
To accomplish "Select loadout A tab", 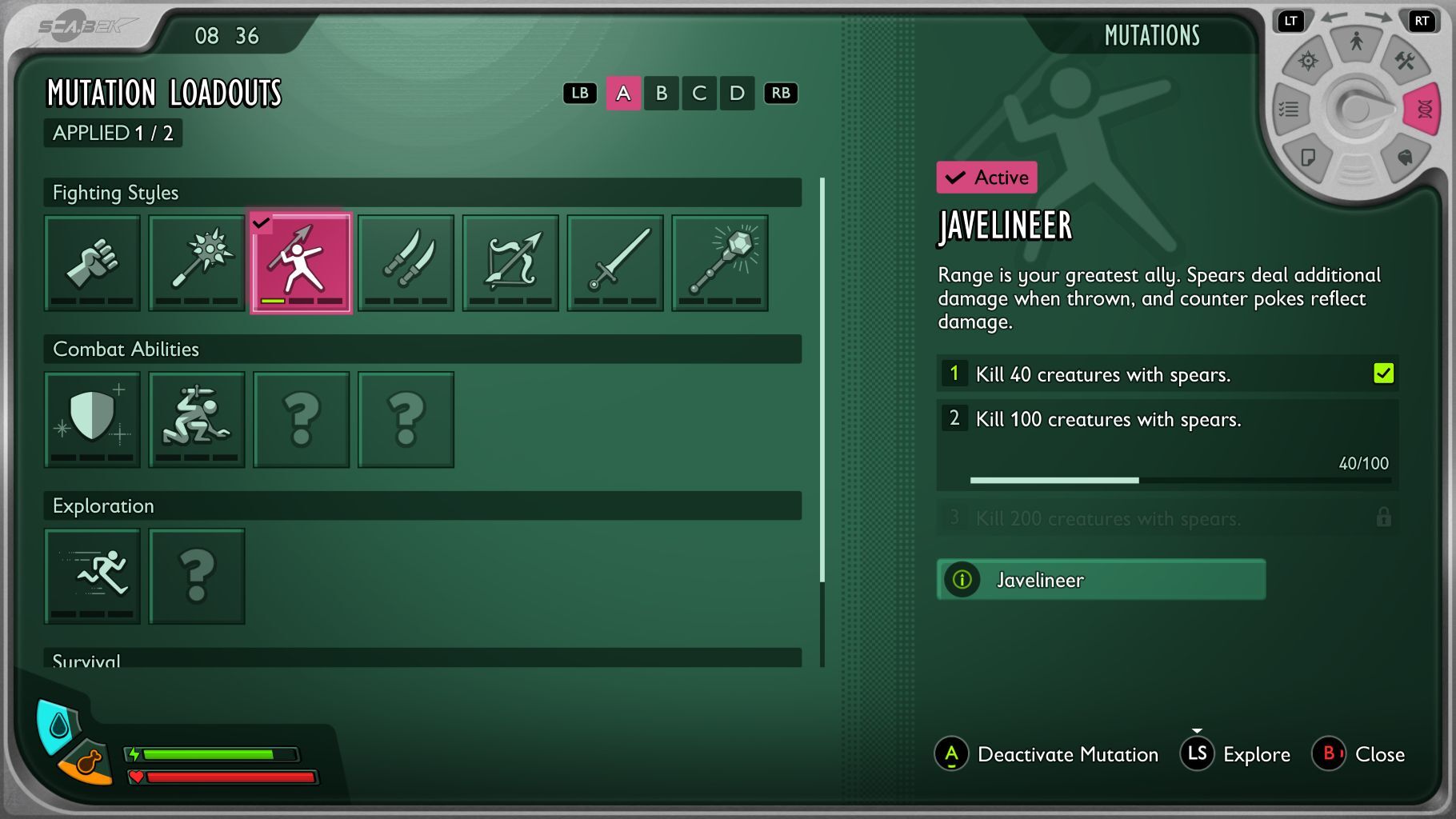I will pyautogui.click(x=623, y=94).
